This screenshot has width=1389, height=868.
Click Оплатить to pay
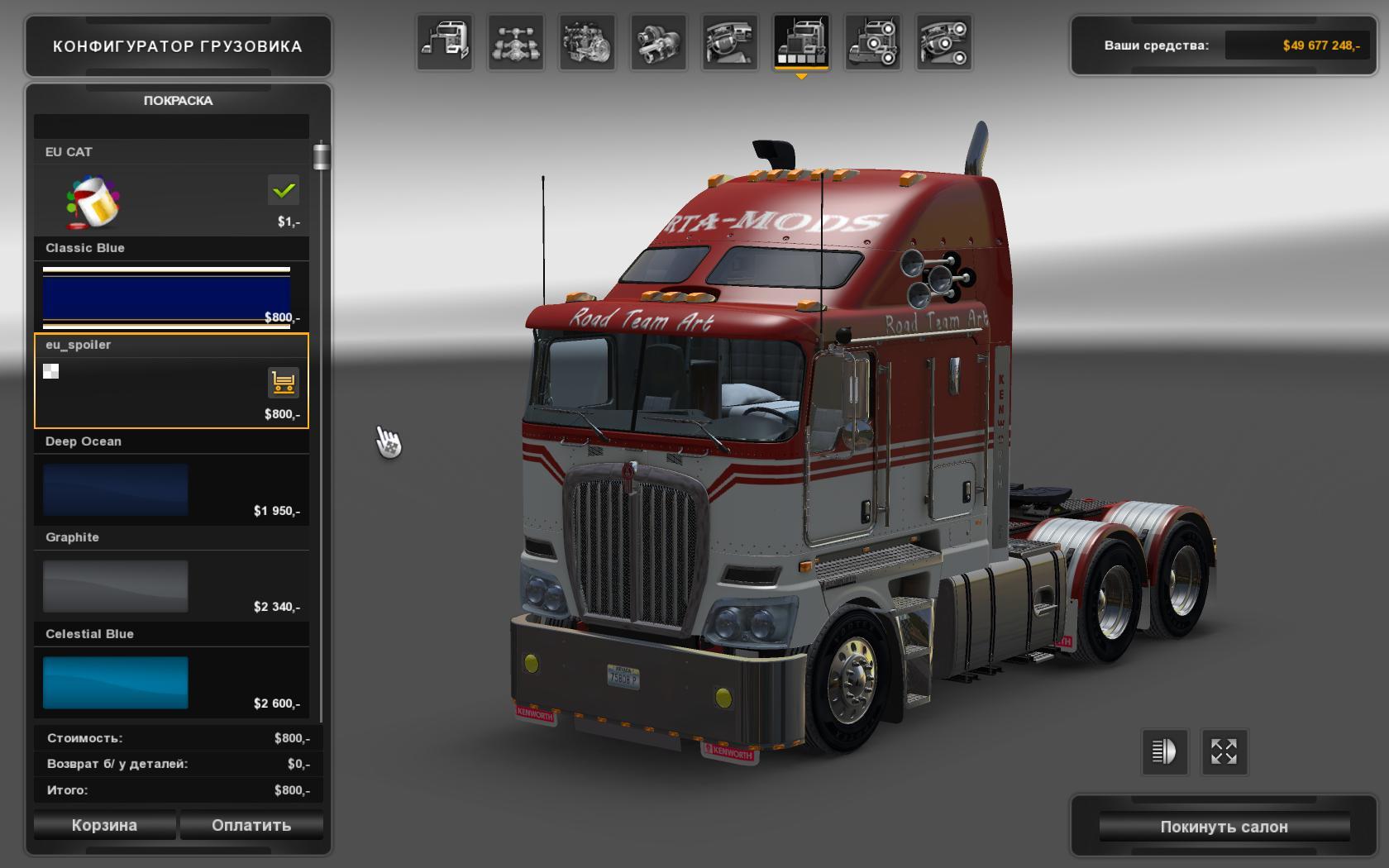[x=251, y=825]
